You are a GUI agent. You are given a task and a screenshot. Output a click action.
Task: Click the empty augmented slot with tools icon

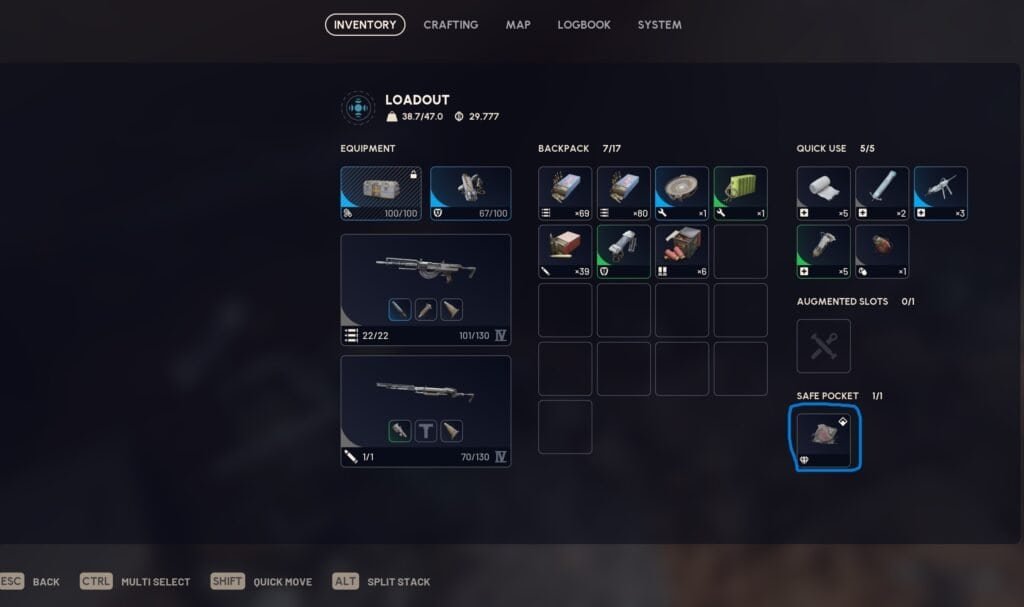pos(824,346)
